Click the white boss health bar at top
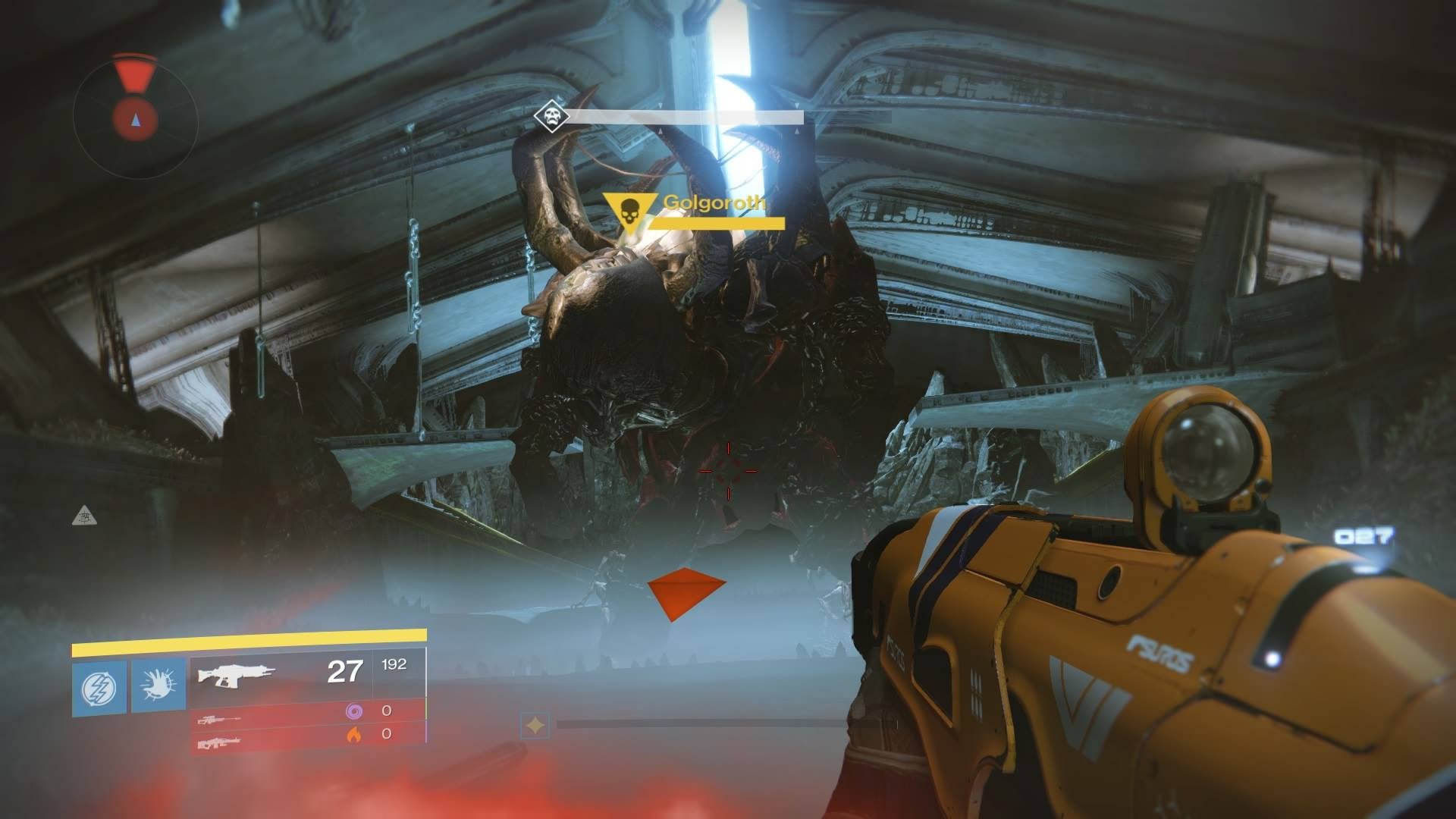The width and height of the screenshot is (1456, 819). pos(686,118)
